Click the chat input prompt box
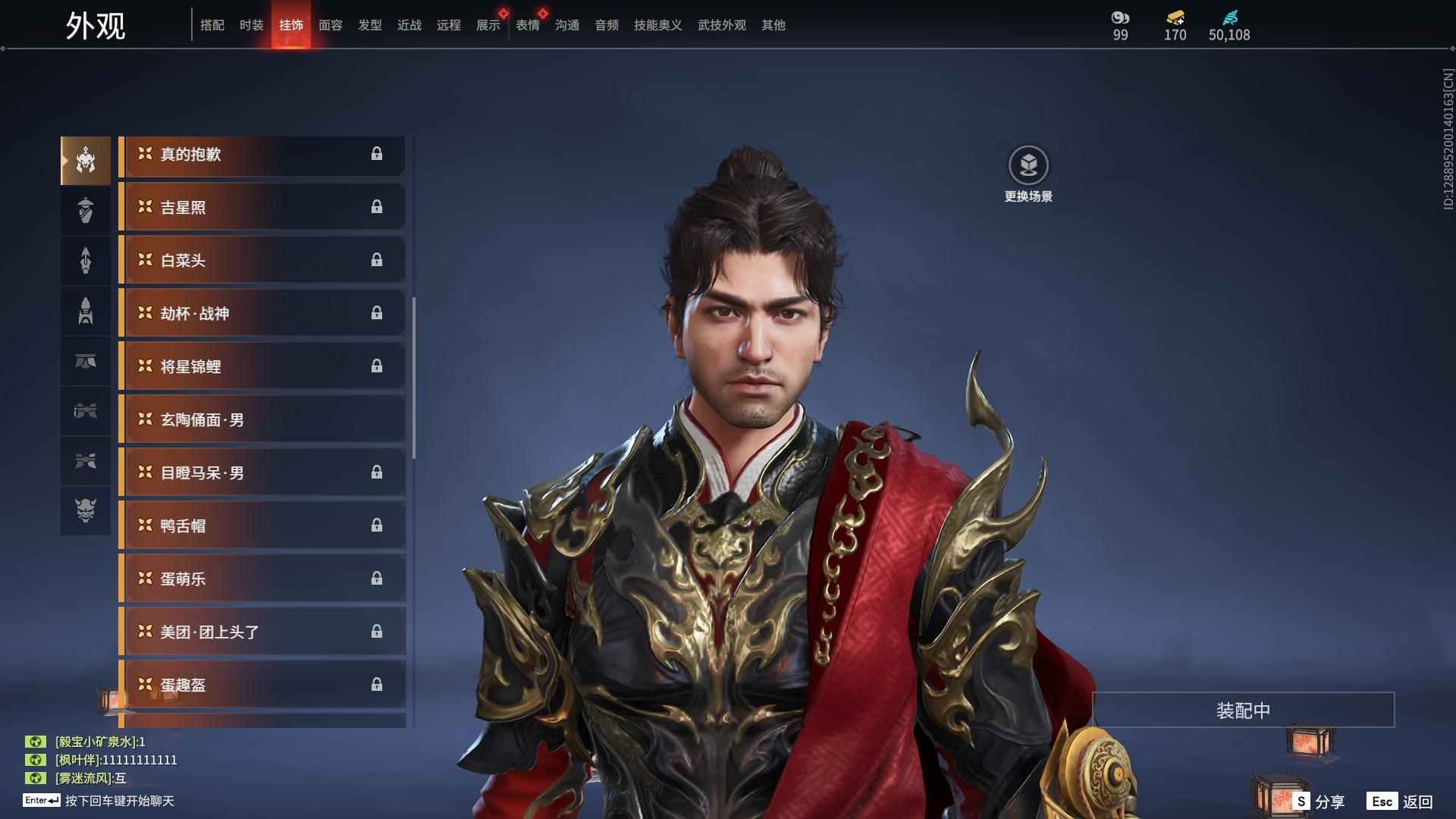1456x819 pixels. (x=119, y=801)
